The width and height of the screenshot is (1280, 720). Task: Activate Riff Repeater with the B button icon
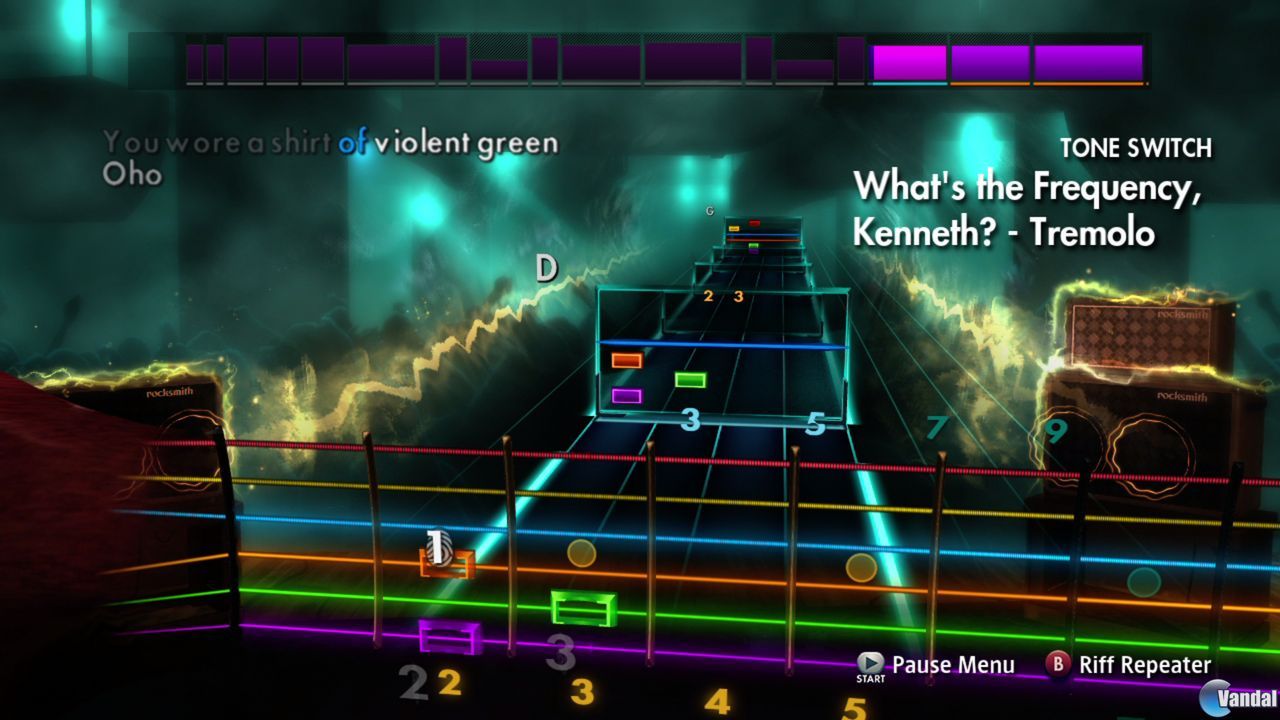click(1059, 664)
